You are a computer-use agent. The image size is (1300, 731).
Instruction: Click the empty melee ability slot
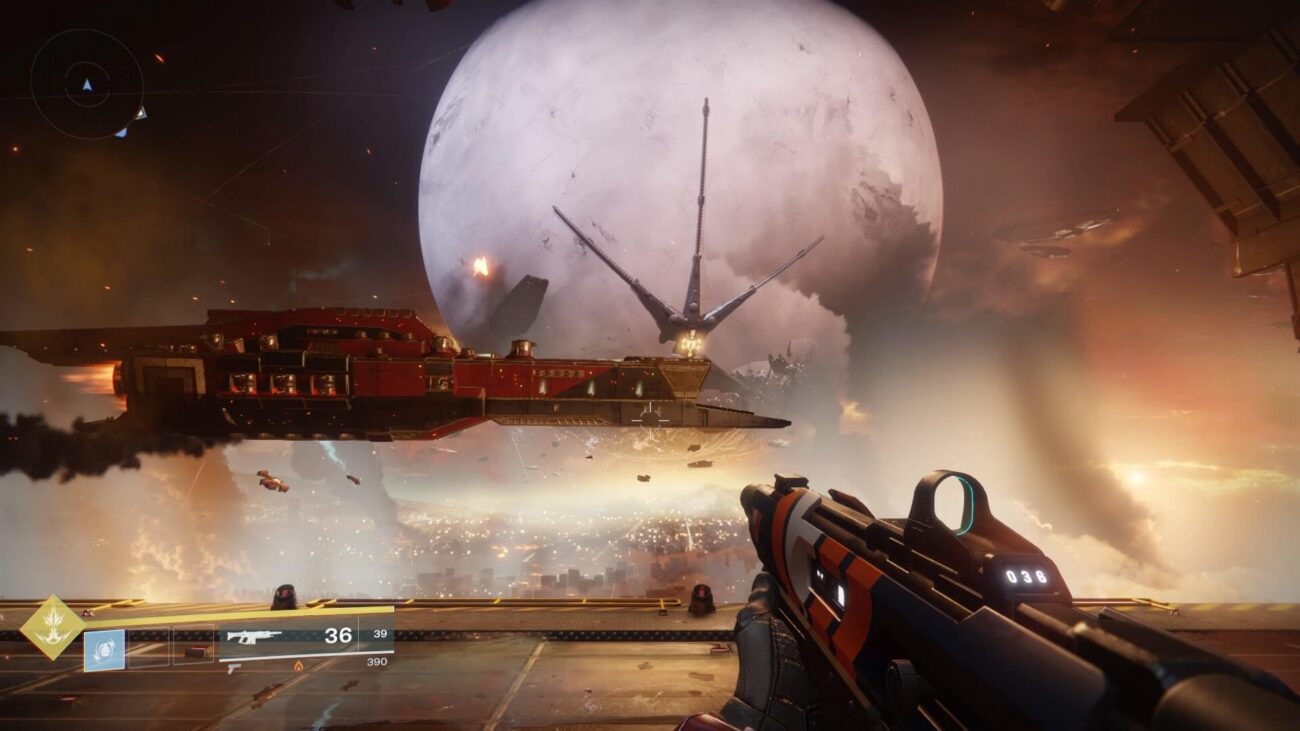point(150,645)
